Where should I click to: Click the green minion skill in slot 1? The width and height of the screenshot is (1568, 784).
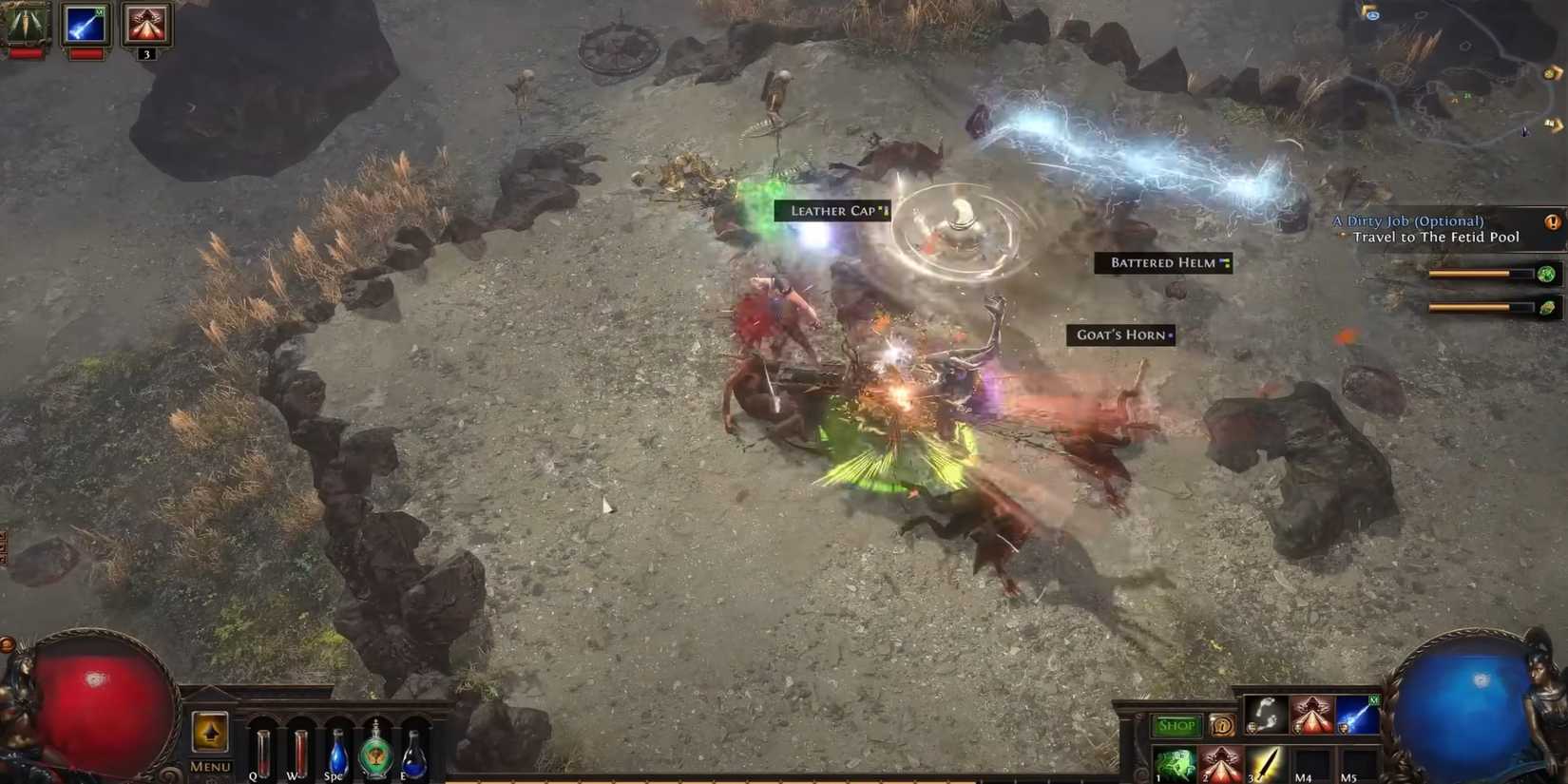pyautogui.click(x=1174, y=763)
